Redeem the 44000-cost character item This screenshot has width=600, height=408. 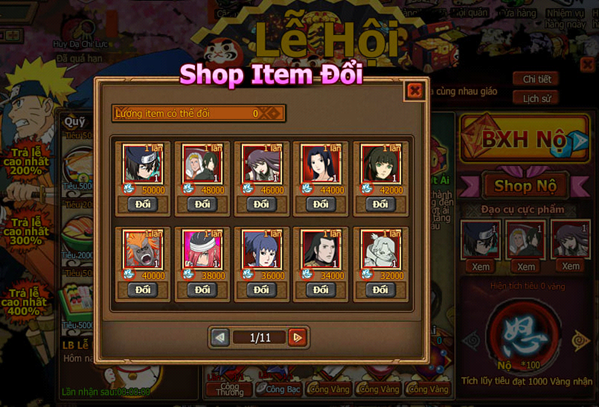click(320, 204)
